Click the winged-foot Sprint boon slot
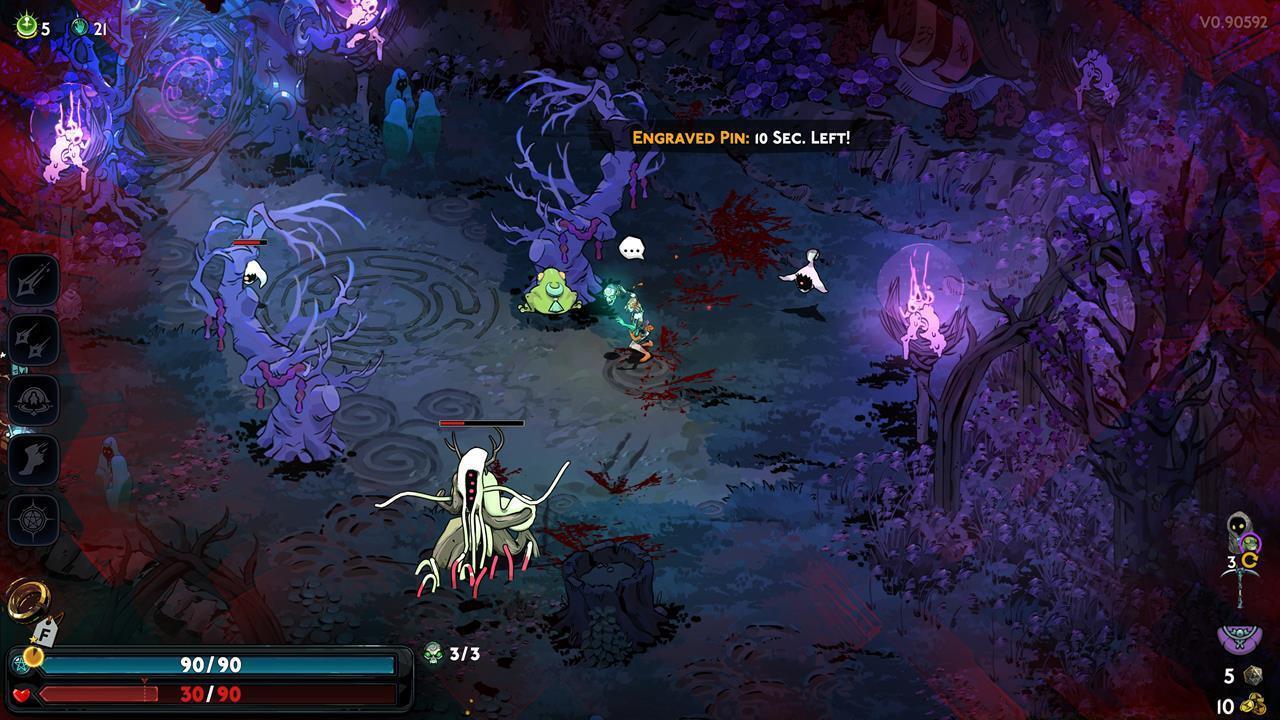1280x720 pixels. click(x=34, y=459)
